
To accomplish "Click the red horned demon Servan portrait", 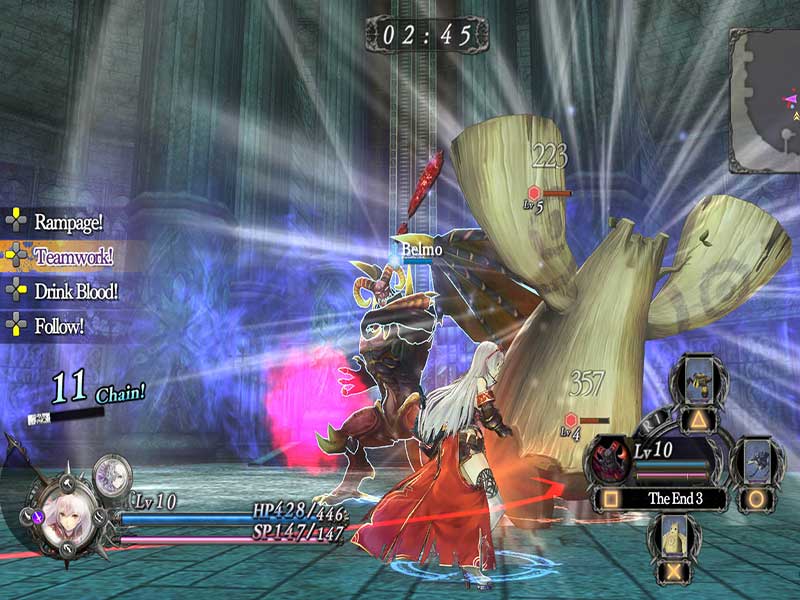I will tap(607, 460).
